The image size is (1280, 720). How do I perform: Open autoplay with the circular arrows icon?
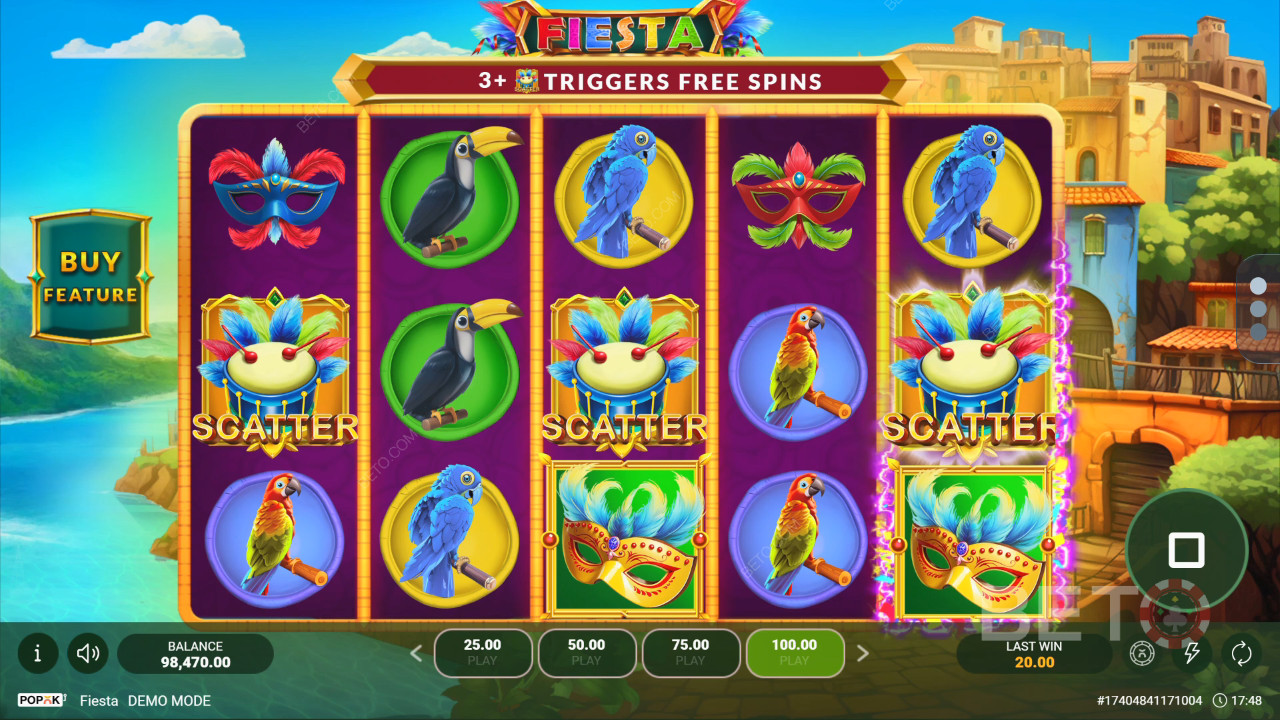tap(1241, 654)
